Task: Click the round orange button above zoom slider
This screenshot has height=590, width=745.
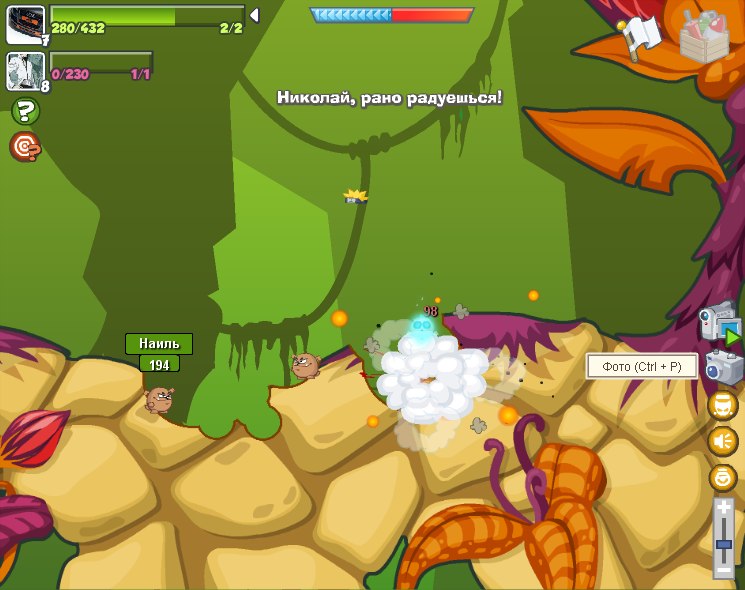Action: pos(723,477)
